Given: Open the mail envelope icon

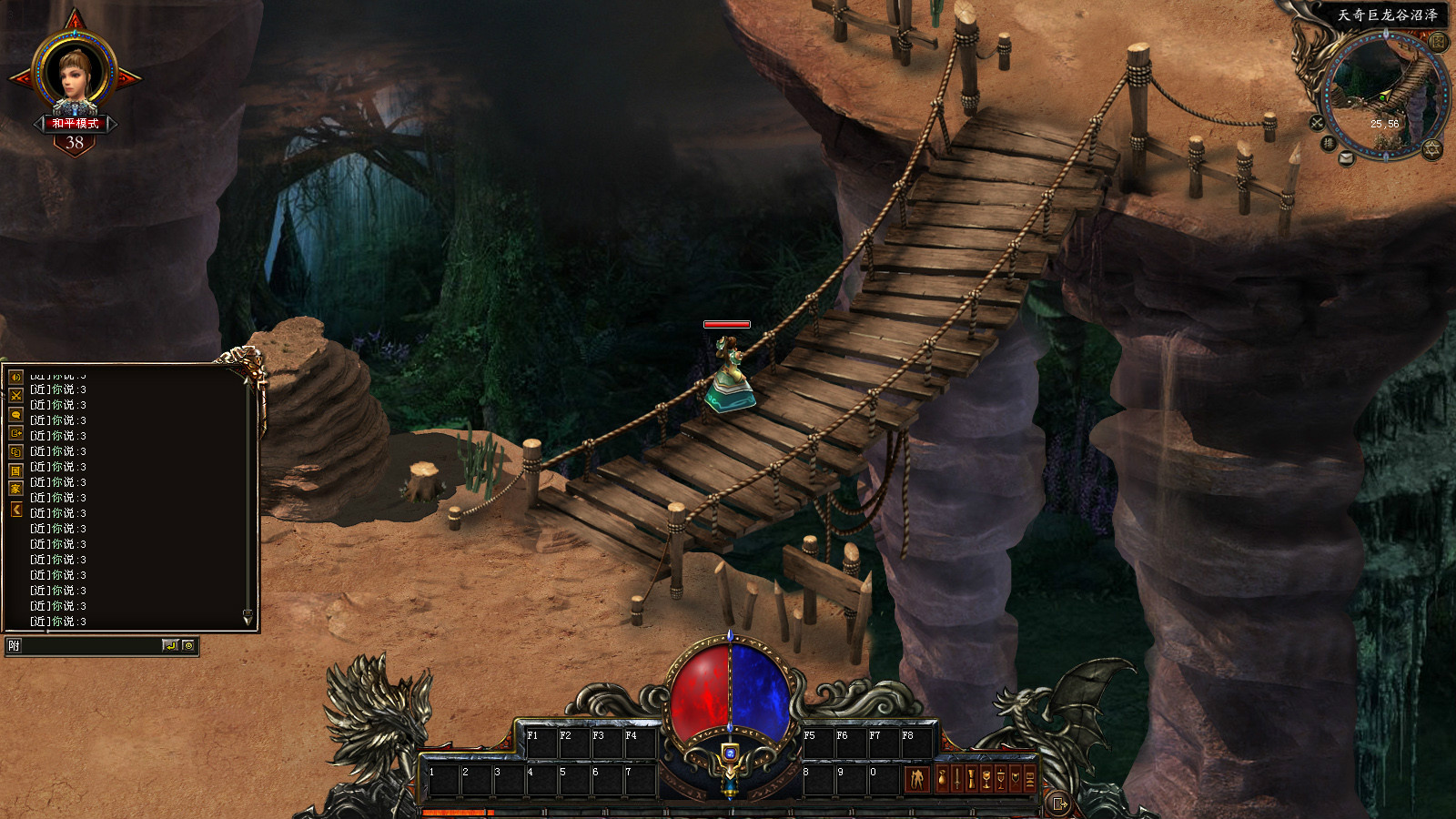Looking at the screenshot, I should pyautogui.click(x=1347, y=157).
